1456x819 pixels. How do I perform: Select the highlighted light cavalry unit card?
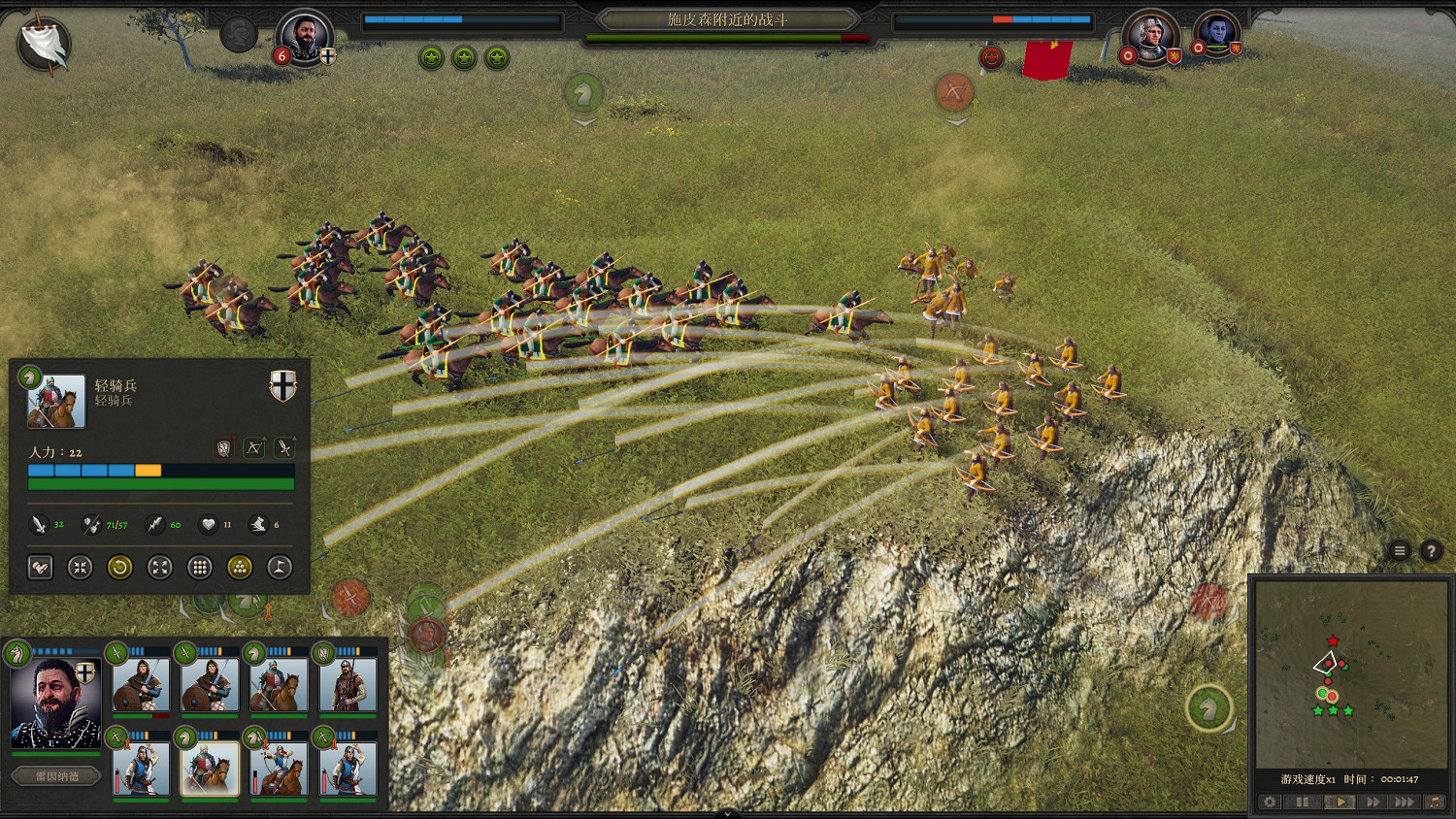[210, 769]
